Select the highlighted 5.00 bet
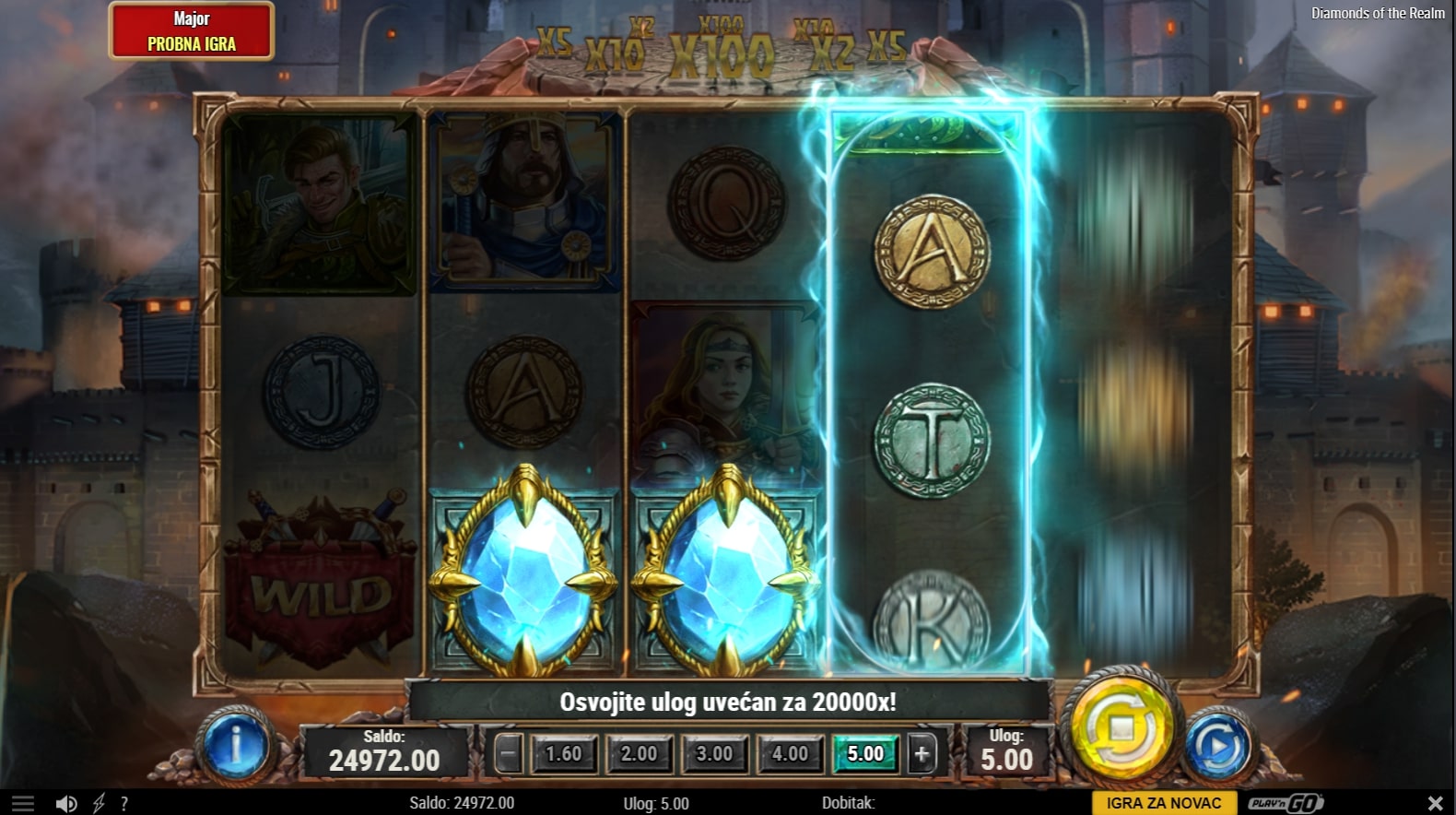The image size is (1456, 815). coord(865,754)
